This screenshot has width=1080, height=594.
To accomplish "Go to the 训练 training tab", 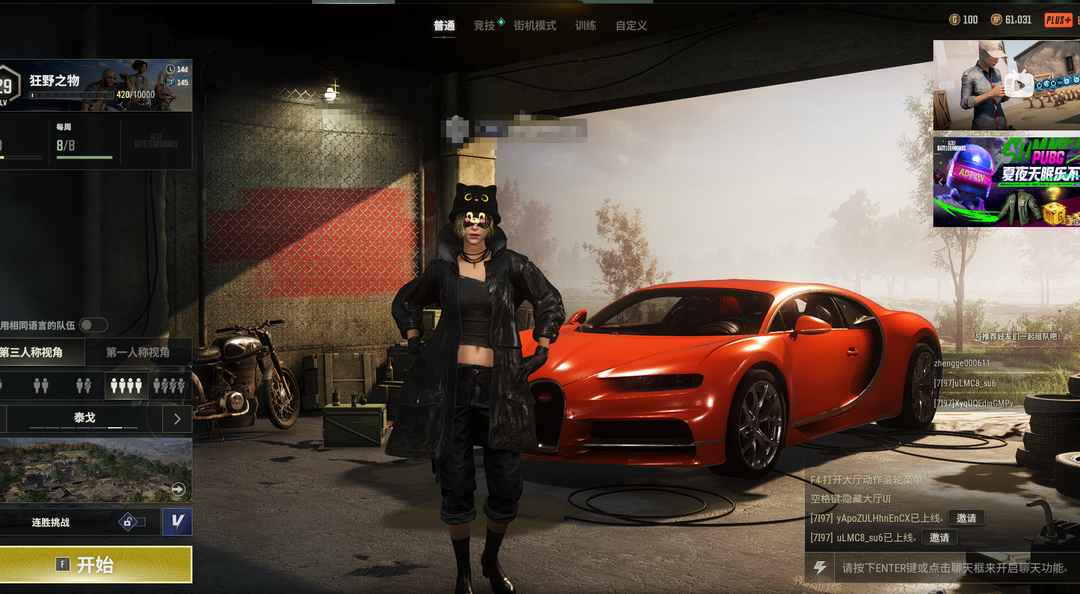I will pos(586,26).
